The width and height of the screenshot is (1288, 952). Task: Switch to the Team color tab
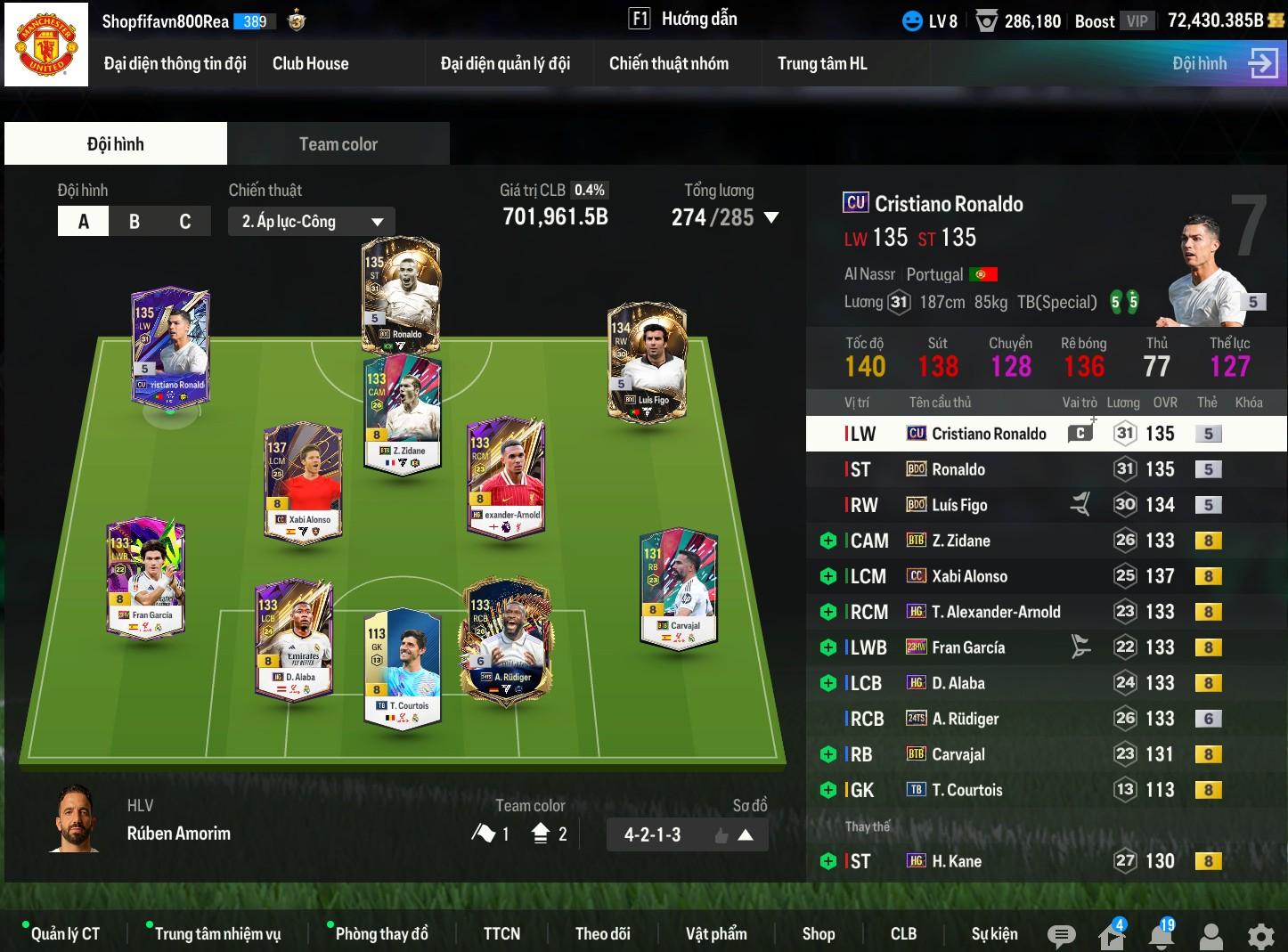pos(338,144)
